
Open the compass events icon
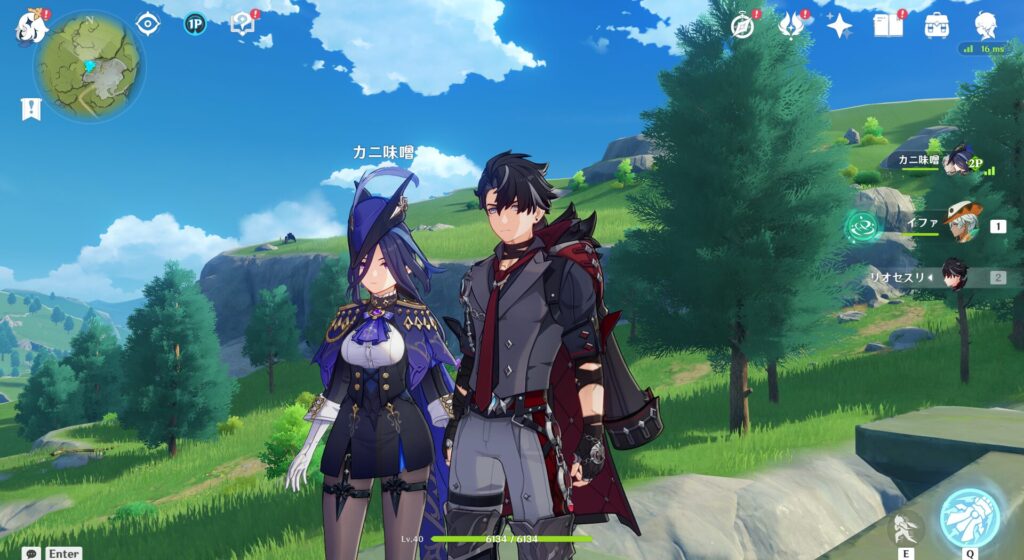[x=742, y=26]
